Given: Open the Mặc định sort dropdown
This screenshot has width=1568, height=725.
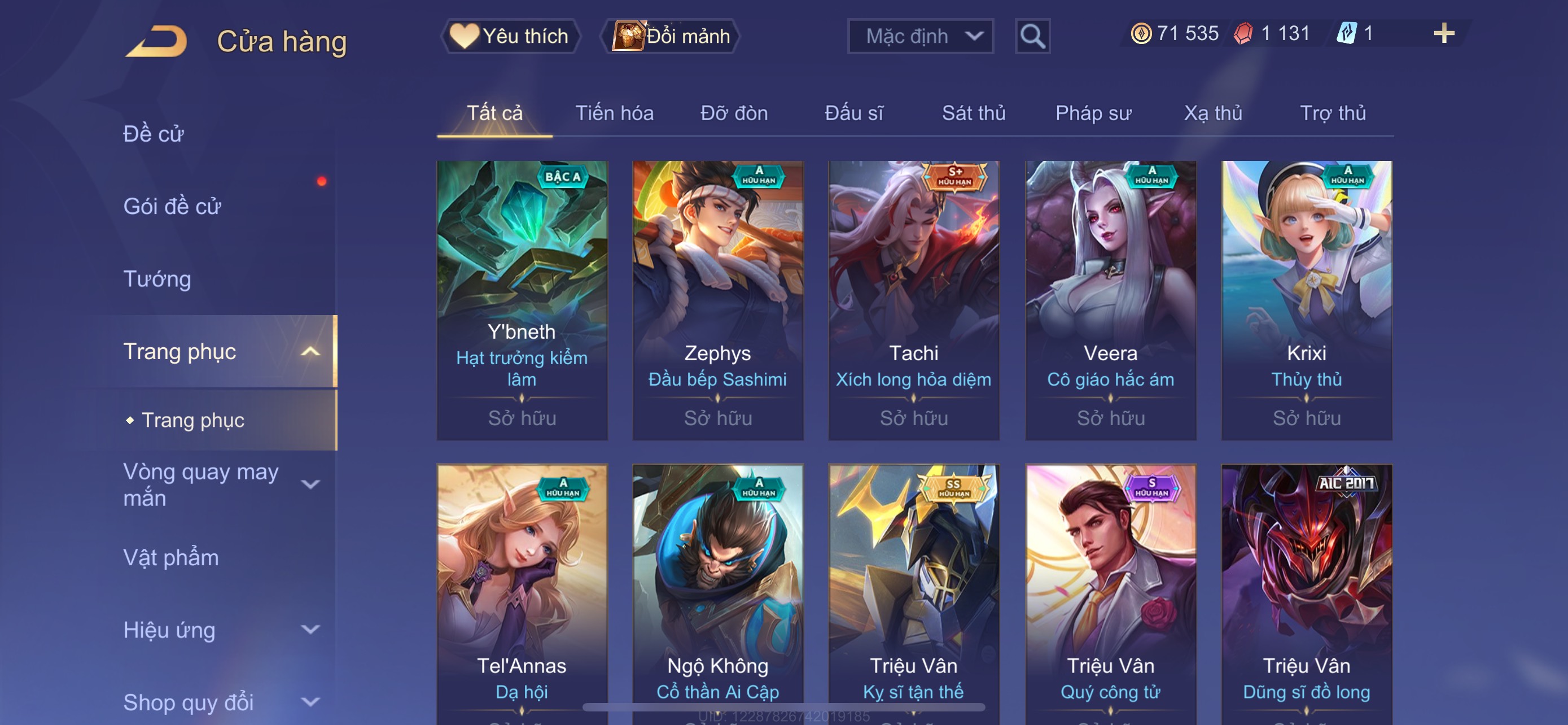Looking at the screenshot, I should (919, 36).
